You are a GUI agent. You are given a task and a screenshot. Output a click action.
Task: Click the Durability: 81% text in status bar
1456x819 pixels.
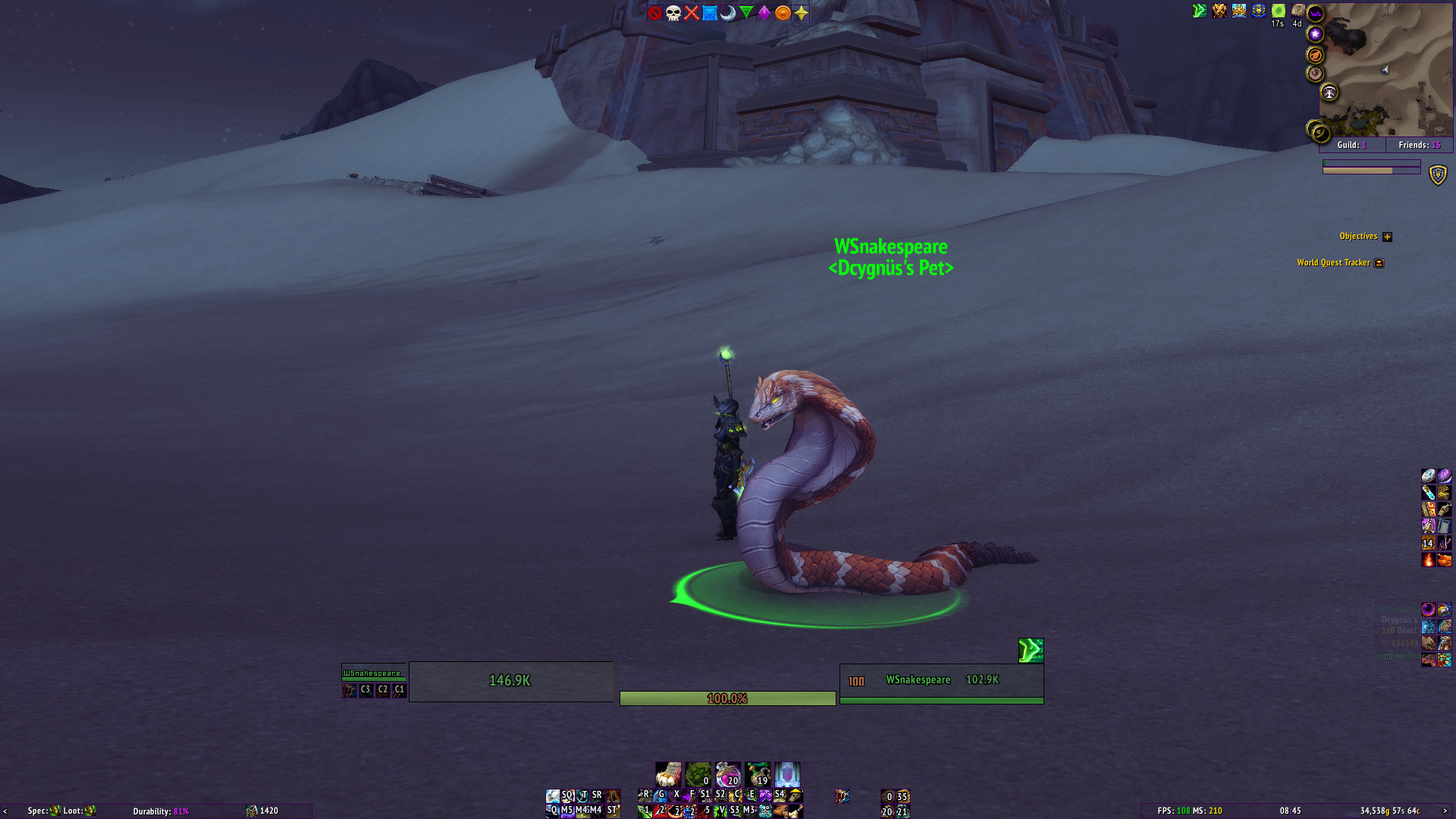(x=162, y=811)
